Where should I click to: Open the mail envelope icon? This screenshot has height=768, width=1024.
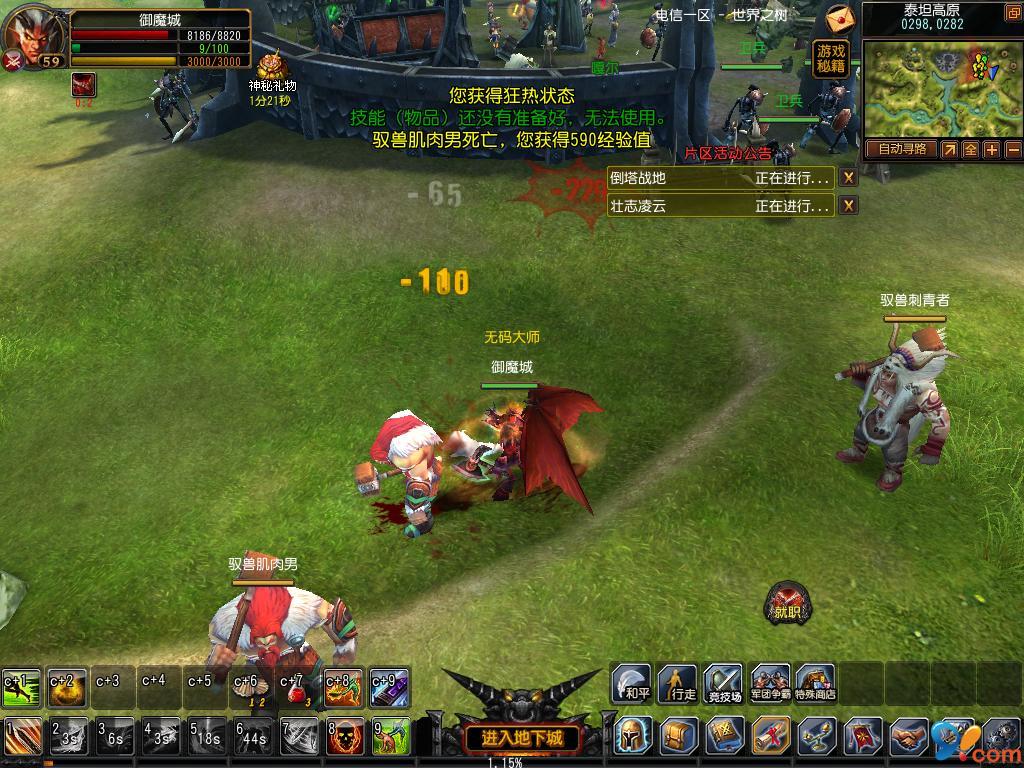pos(840,18)
